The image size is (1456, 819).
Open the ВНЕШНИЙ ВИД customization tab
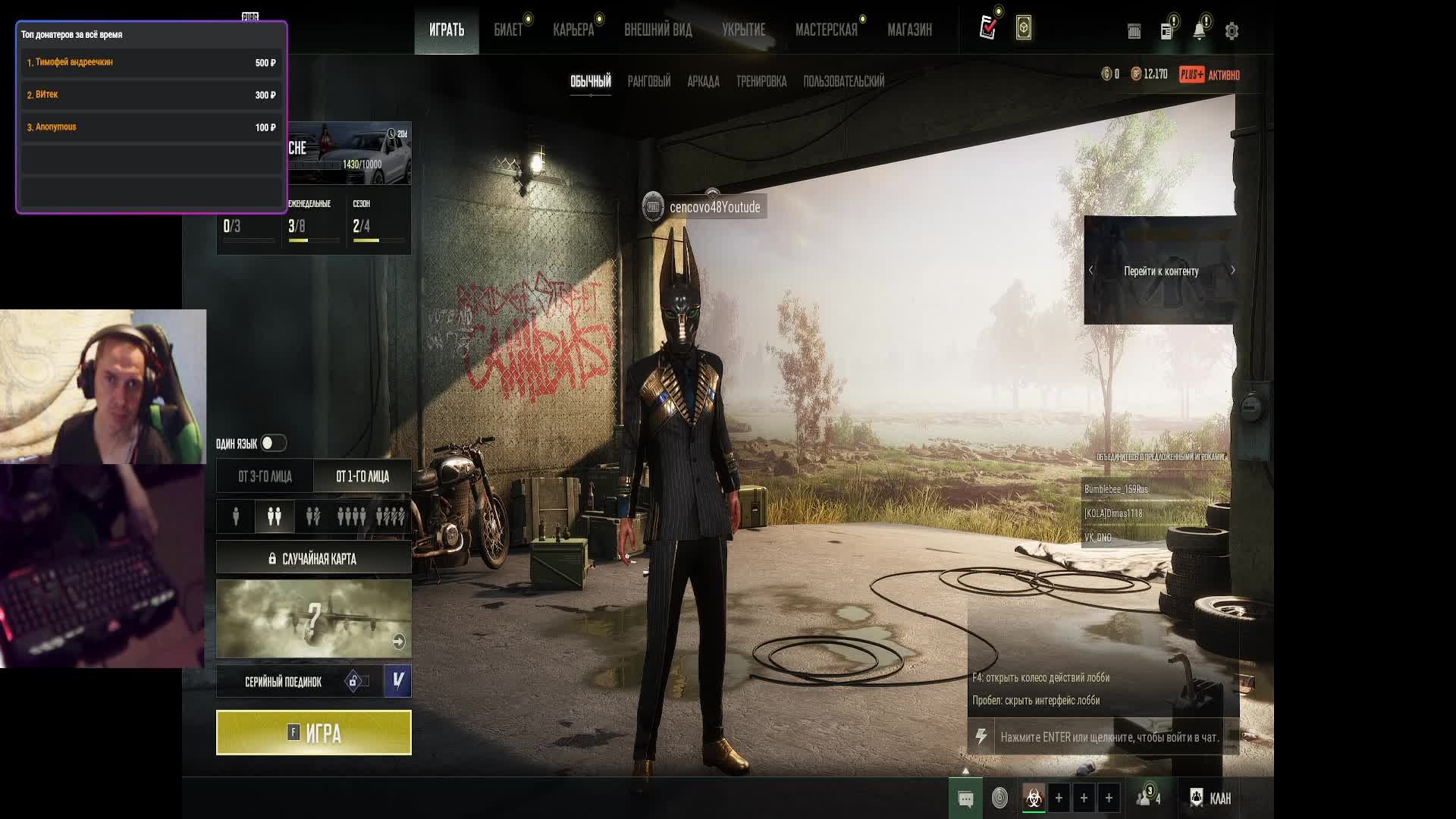pyautogui.click(x=657, y=30)
